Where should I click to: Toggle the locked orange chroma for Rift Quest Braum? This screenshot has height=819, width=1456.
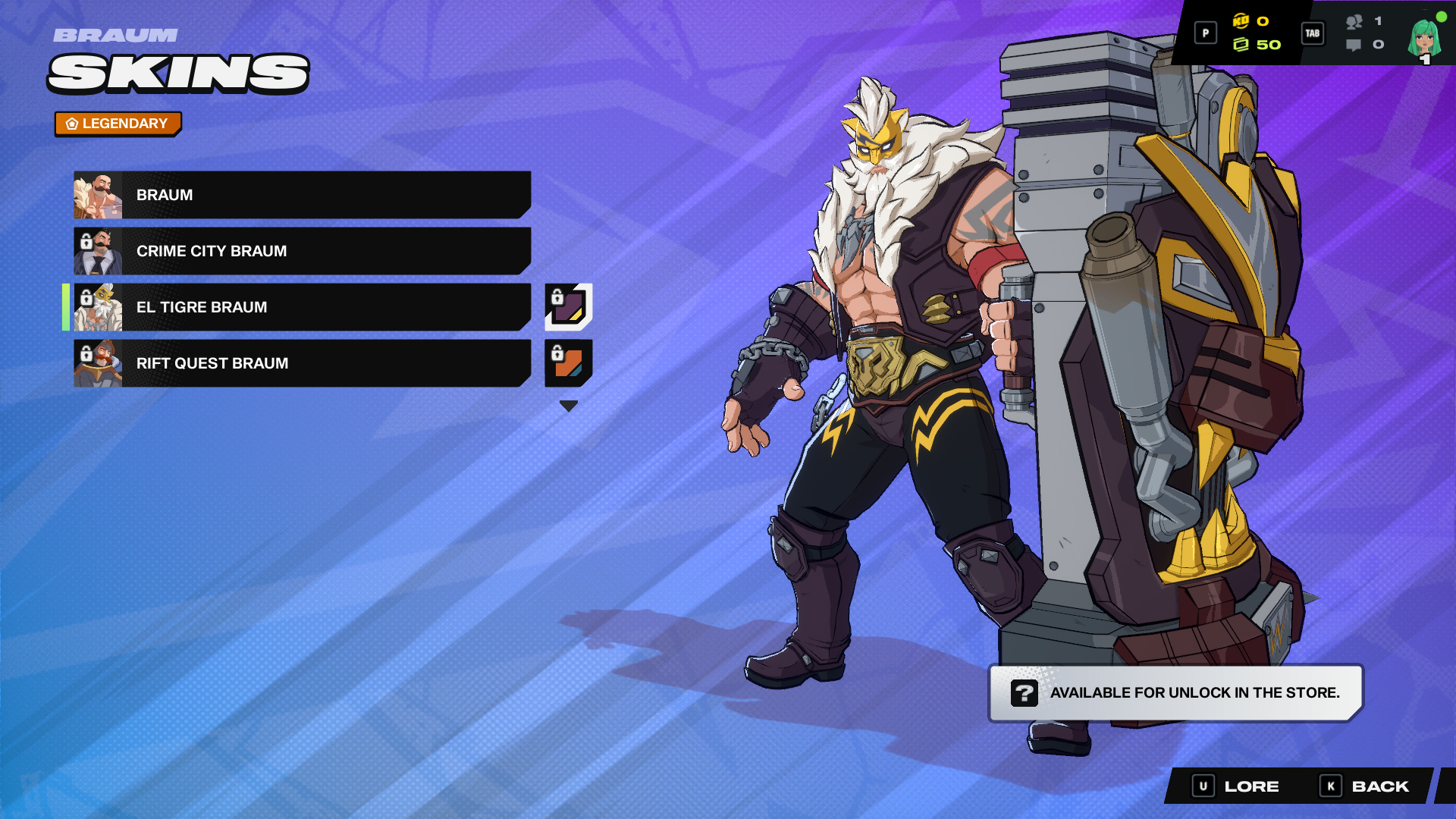point(567,363)
